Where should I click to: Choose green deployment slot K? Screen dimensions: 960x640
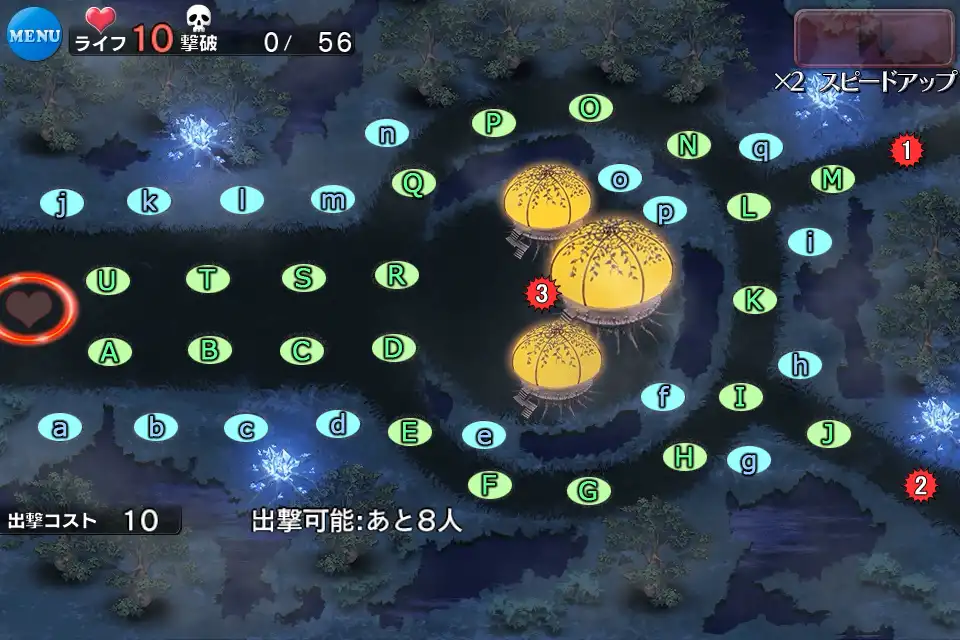755,299
